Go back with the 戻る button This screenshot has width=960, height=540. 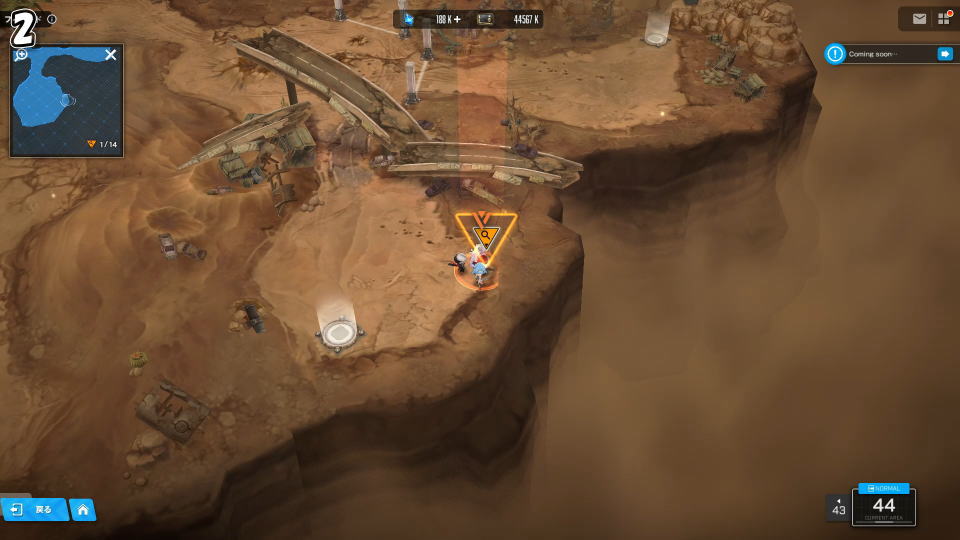[x=34, y=510]
